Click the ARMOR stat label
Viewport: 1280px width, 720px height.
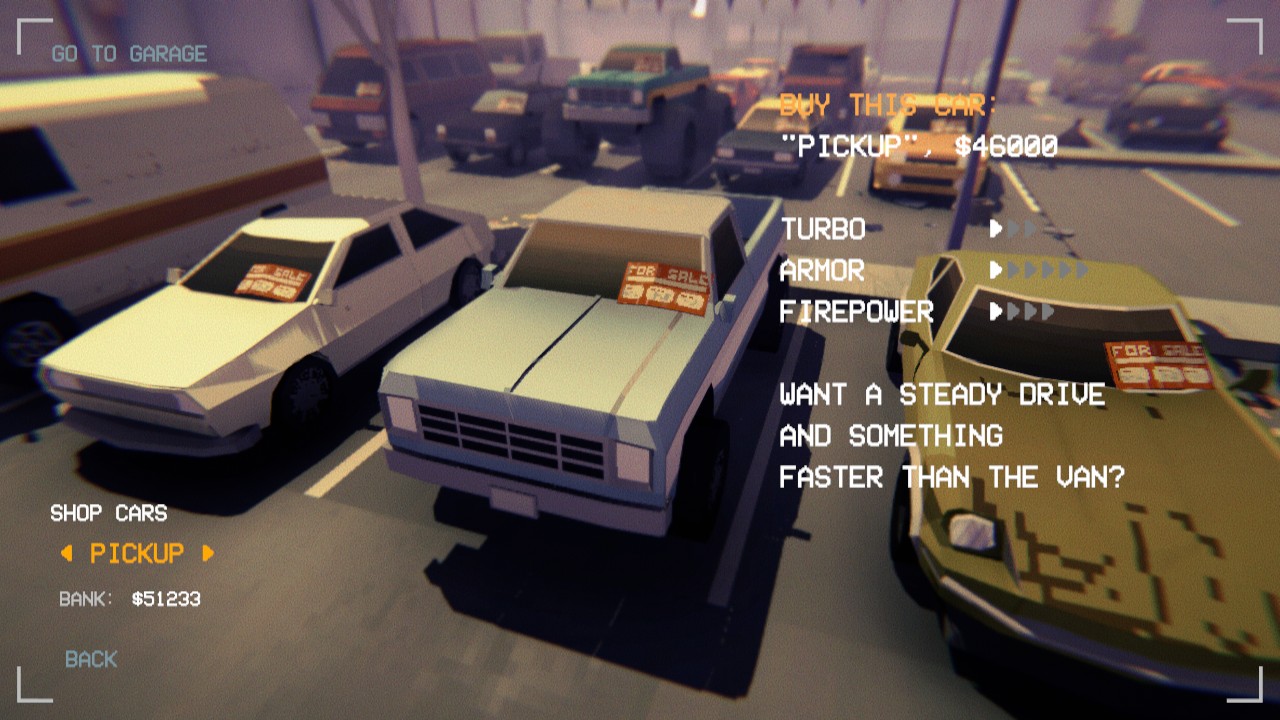[x=822, y=271]
